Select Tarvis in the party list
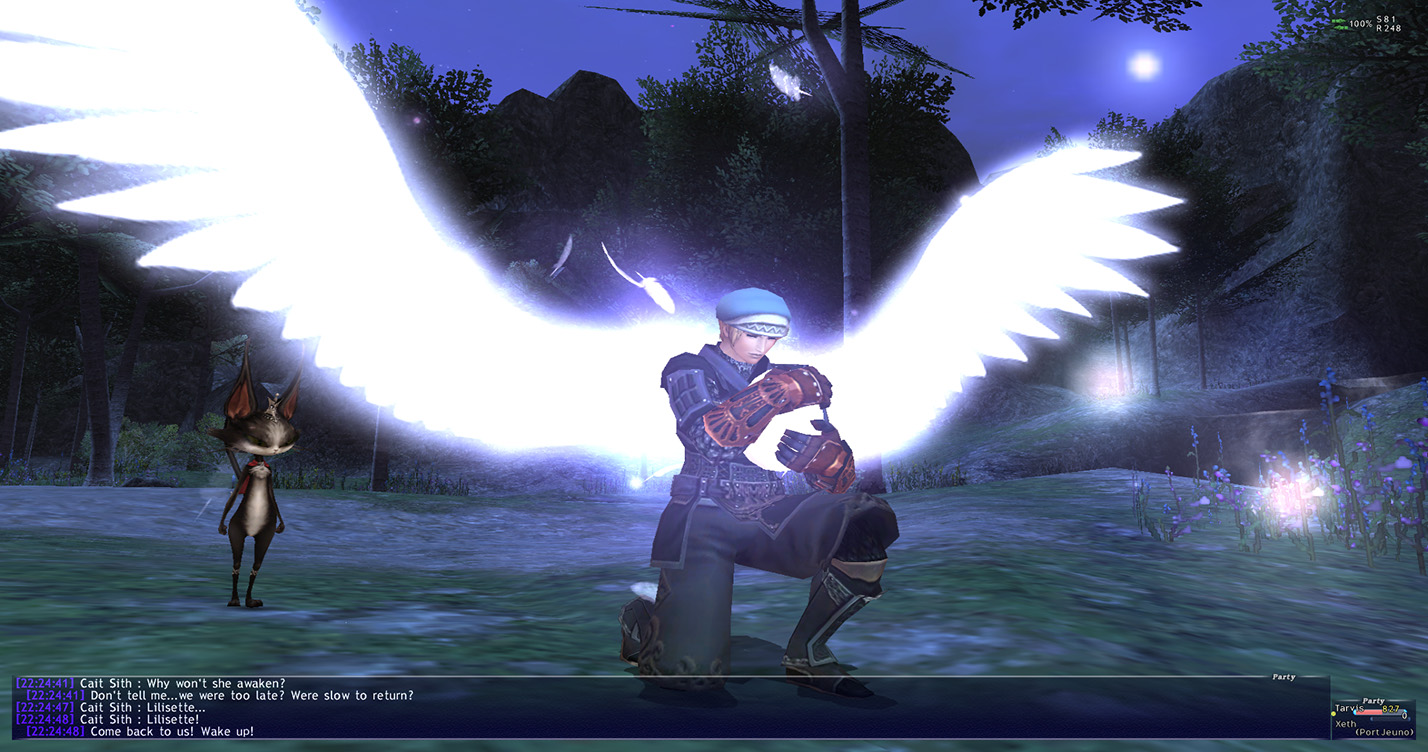Image resolution: width=1428 pixels, height=752 pixels. (x=1350, y=709)
